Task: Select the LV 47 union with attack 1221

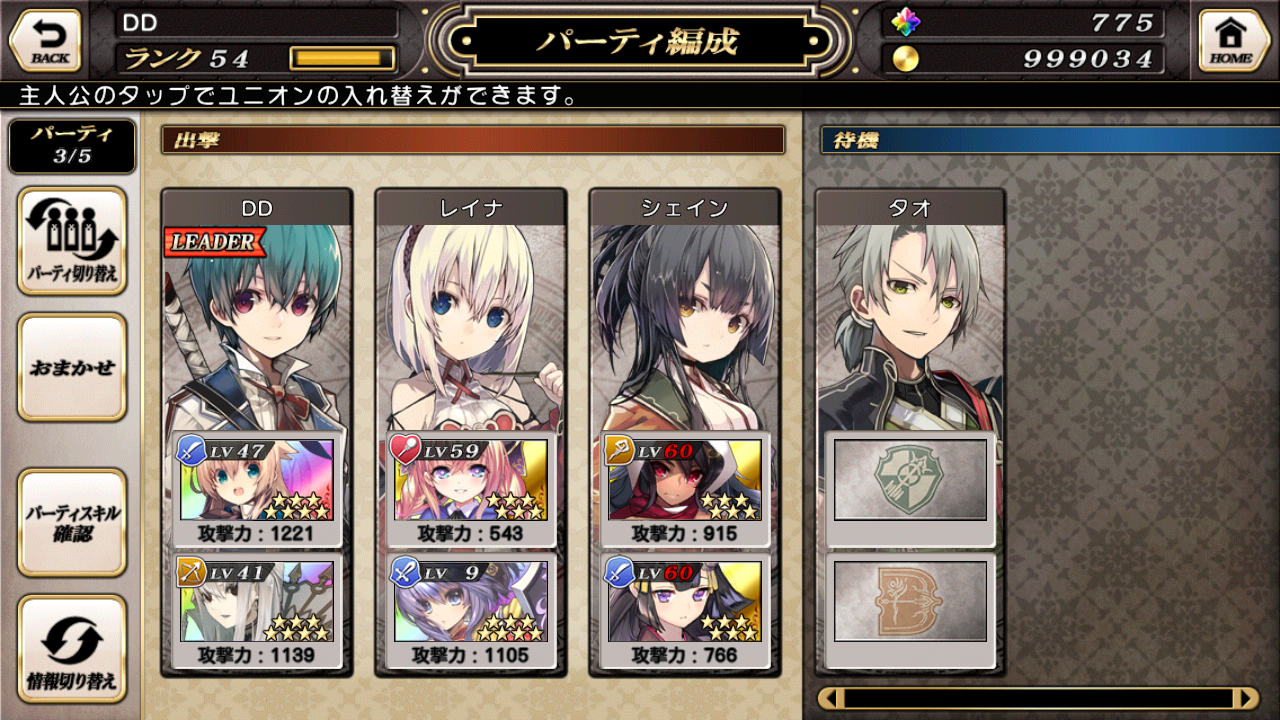Action: click(x=257, y=489)
